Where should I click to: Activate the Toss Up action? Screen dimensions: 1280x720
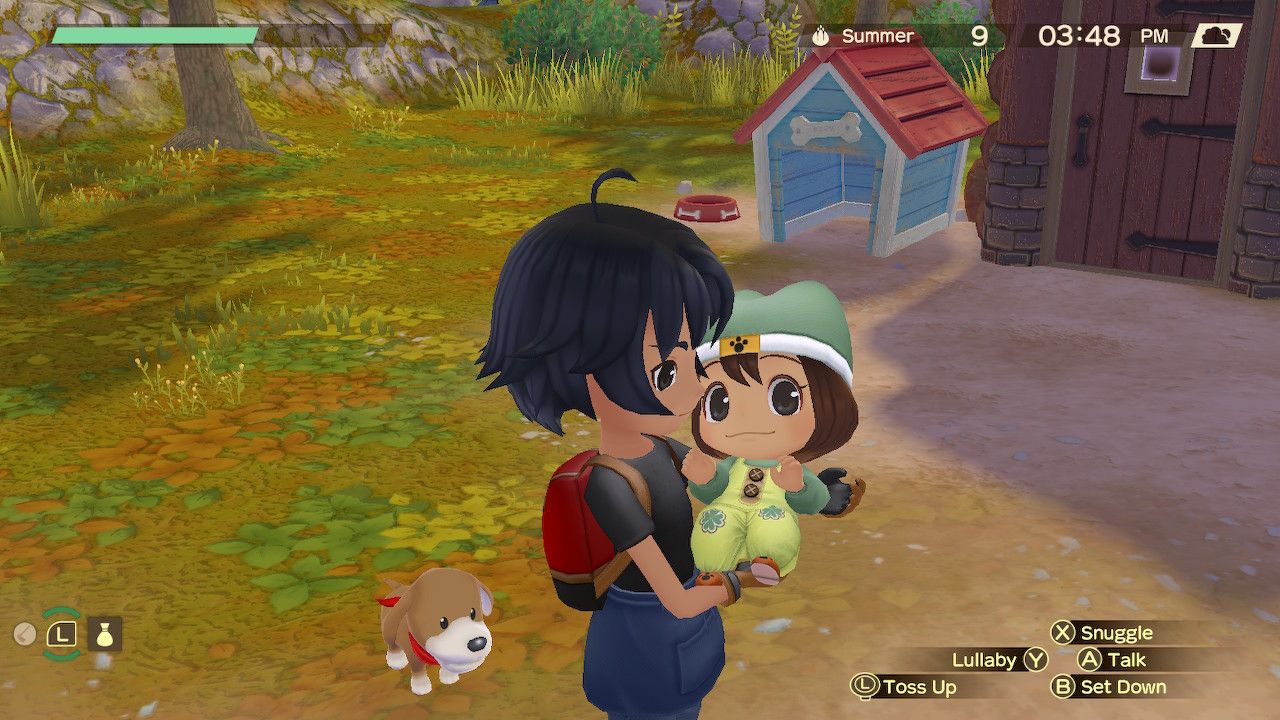coord(918,687)
